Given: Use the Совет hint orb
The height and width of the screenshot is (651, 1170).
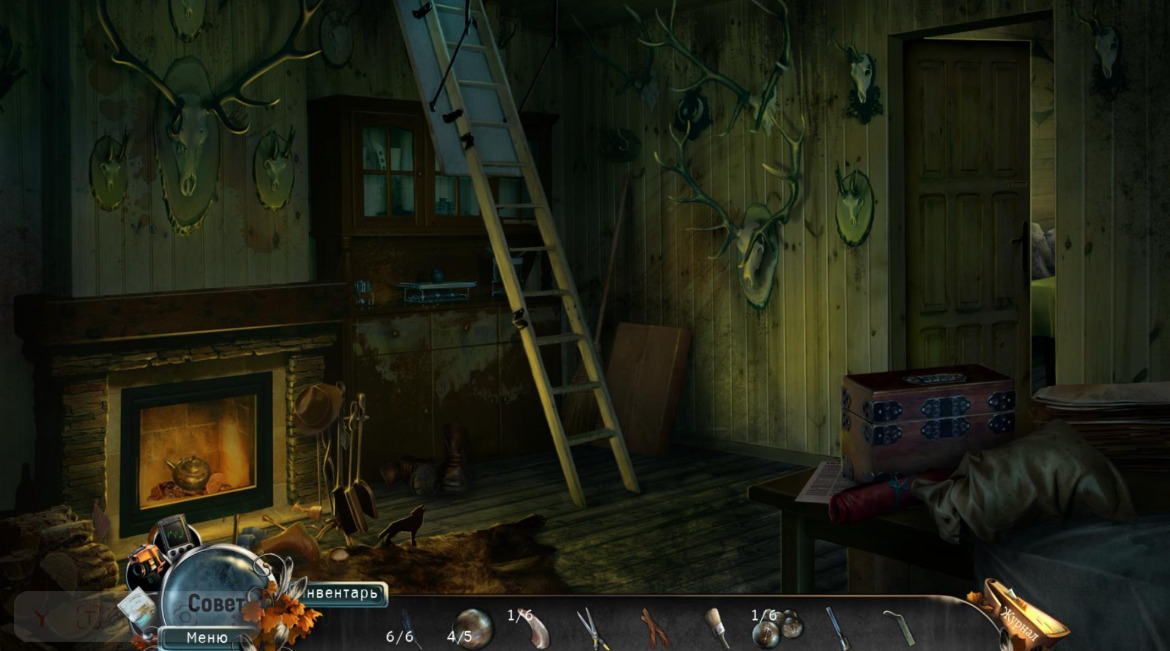Looking at the screenshot, I should tap(214, 604).
